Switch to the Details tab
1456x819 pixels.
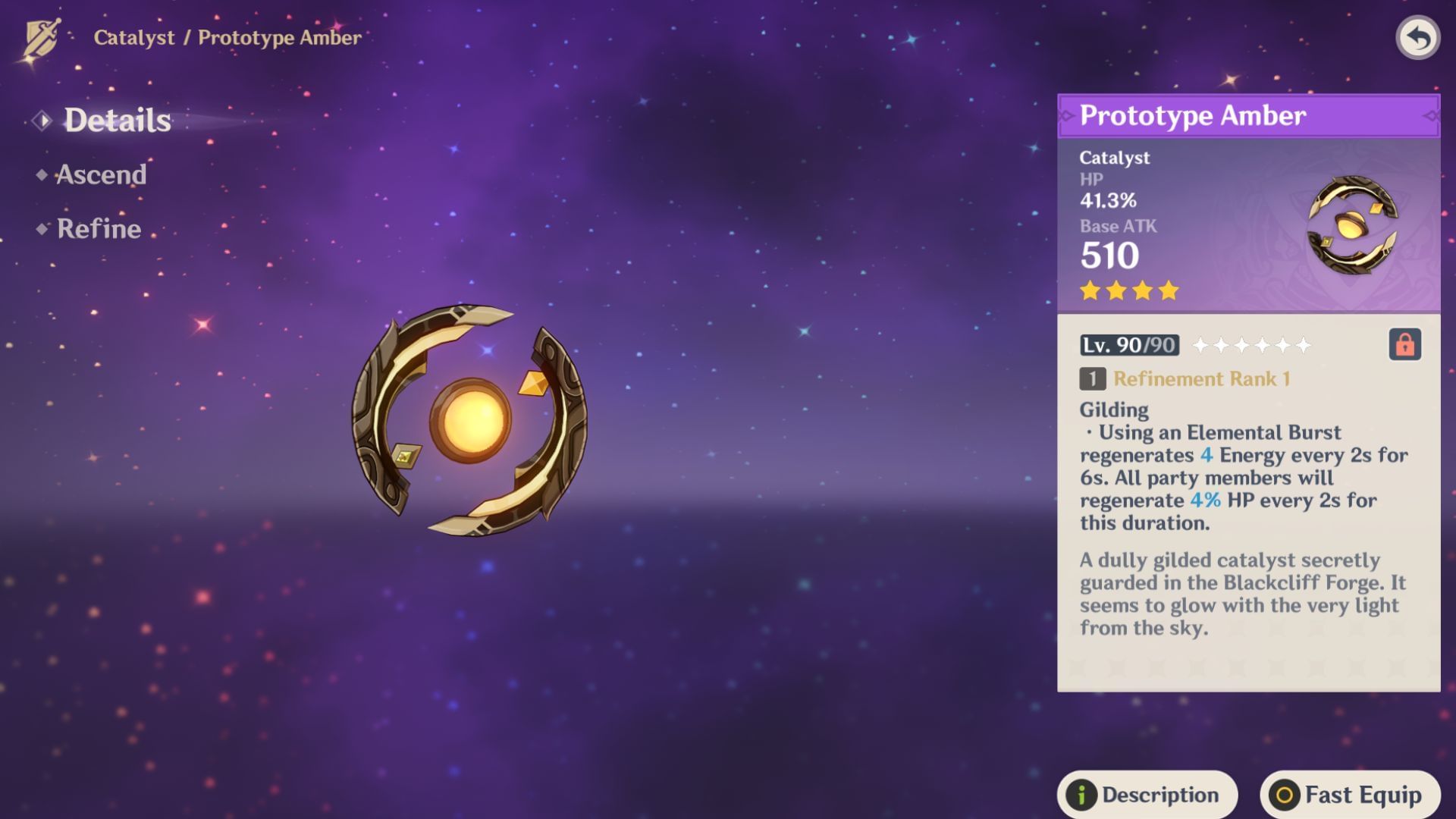117,121
